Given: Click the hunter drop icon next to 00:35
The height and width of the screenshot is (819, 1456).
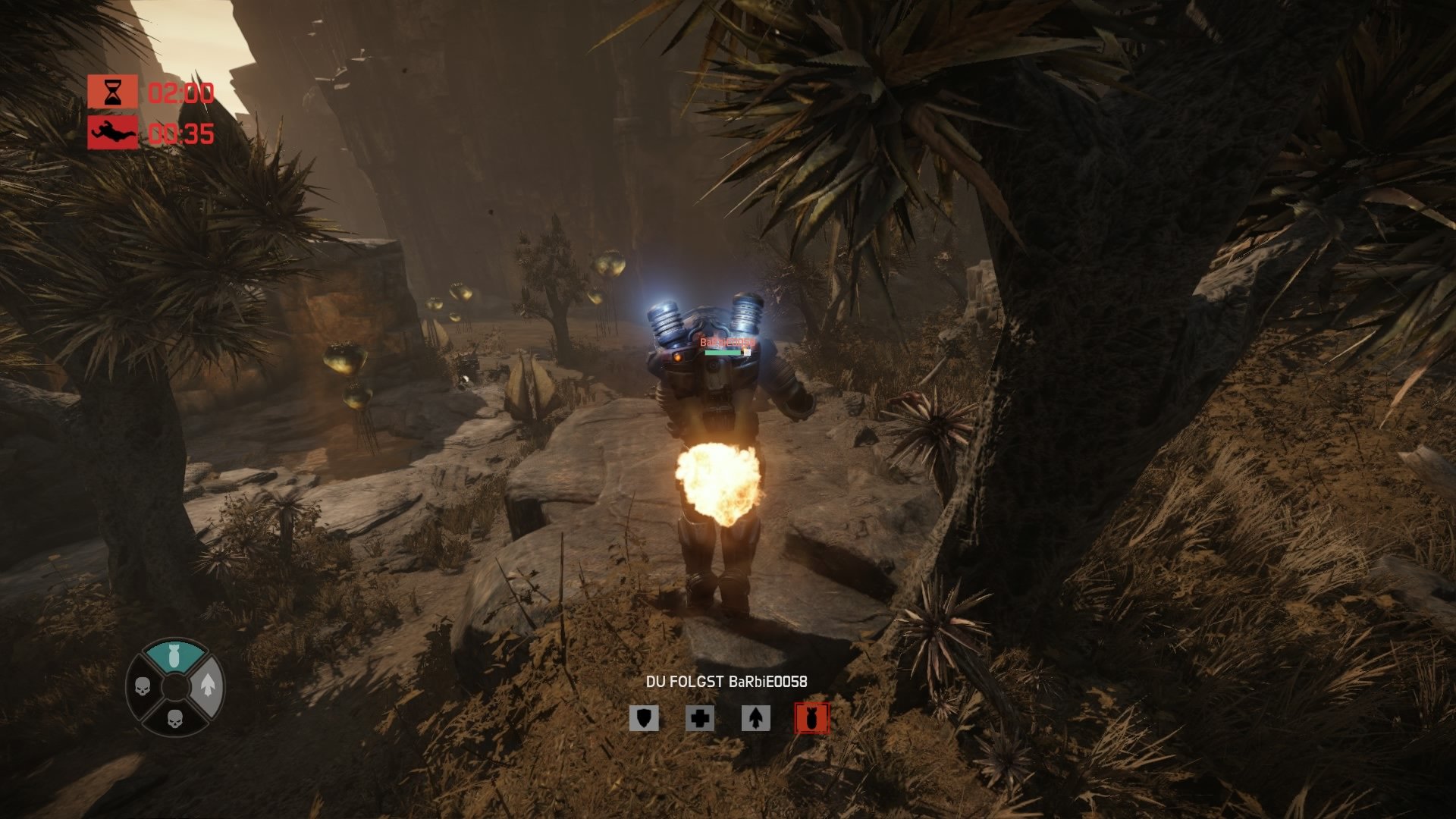Looking at the screenshot, I should point(112,133).
